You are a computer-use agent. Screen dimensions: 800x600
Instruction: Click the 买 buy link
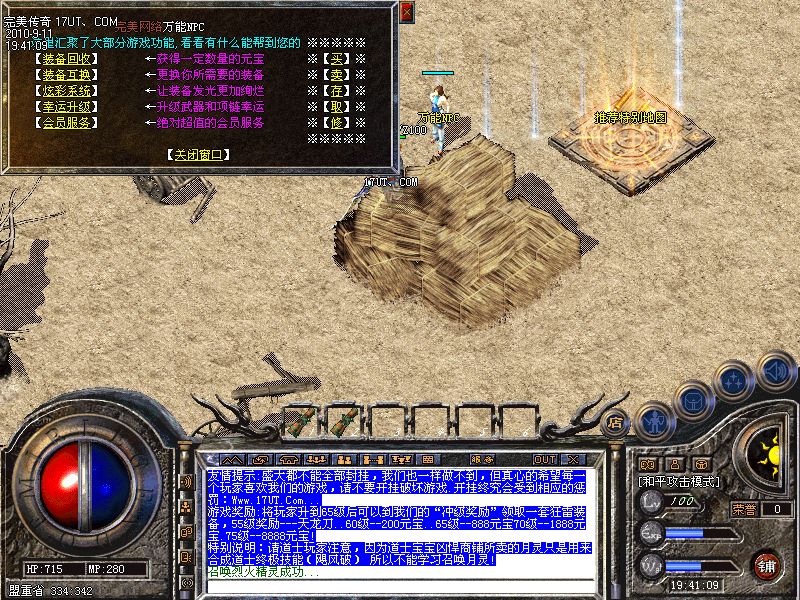pos(337,58)
